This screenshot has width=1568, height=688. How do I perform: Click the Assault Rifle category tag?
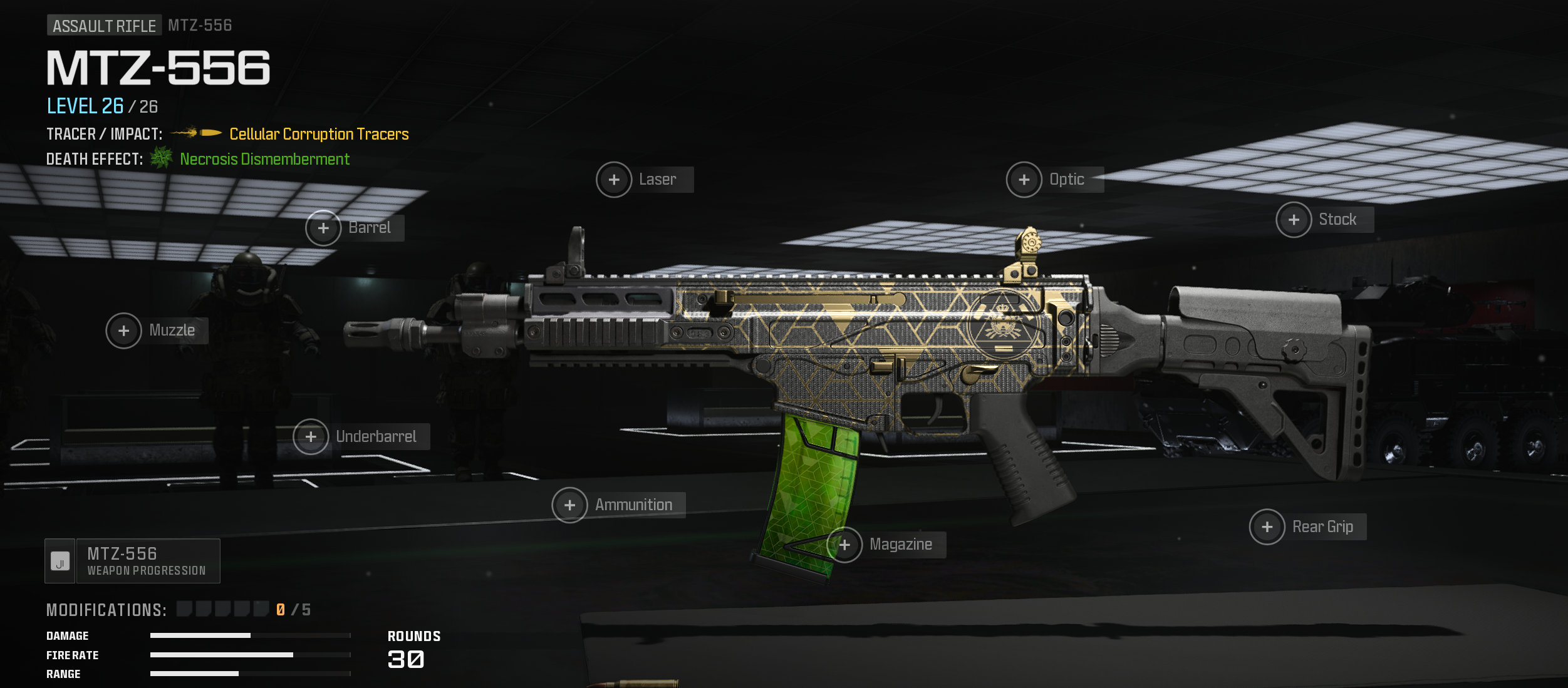click(104, 26)
